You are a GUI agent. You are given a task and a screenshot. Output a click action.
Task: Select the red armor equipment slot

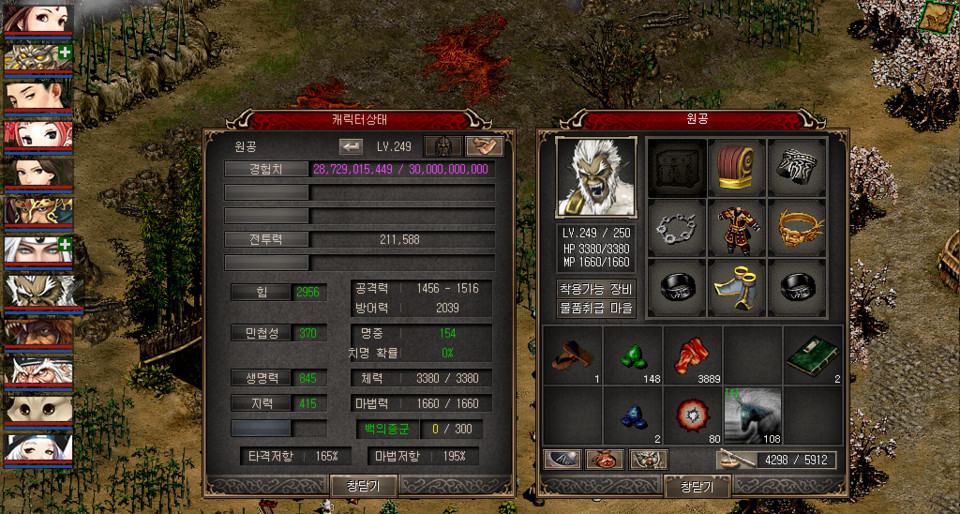[737, 229]
